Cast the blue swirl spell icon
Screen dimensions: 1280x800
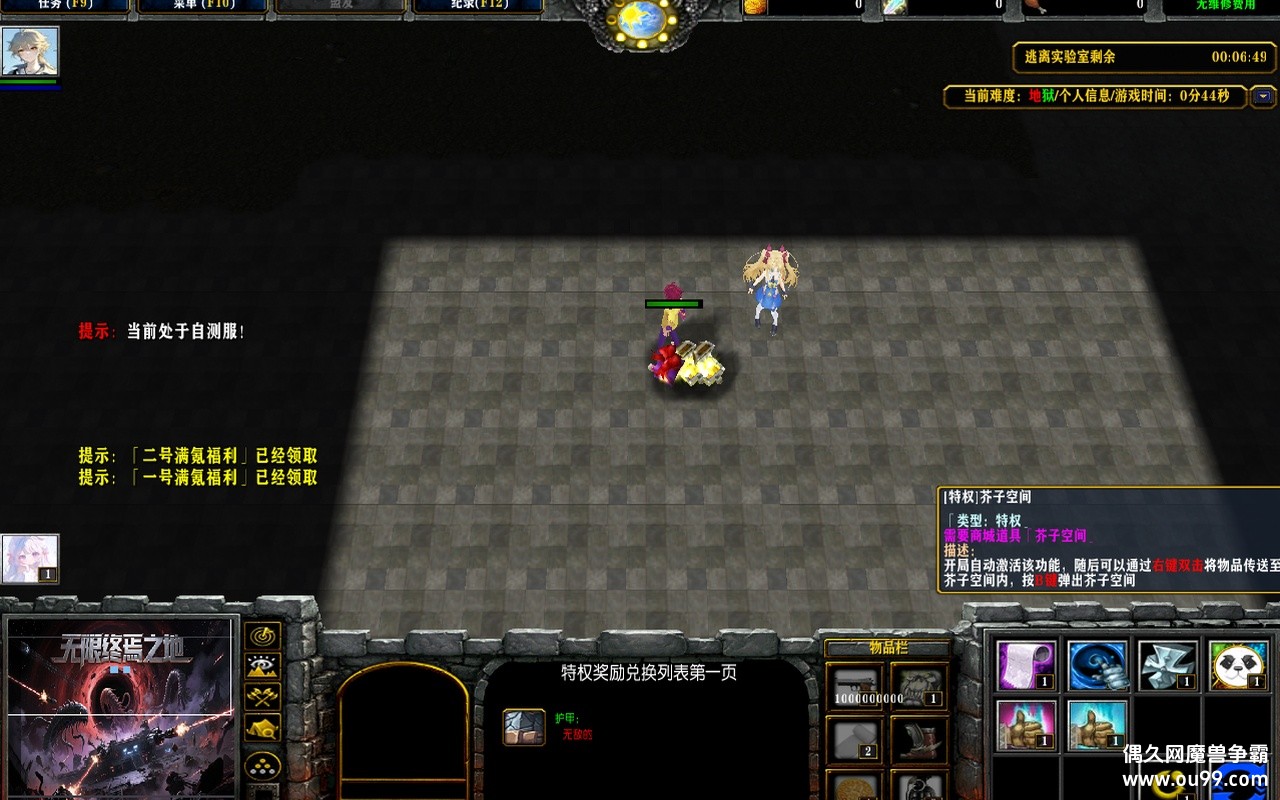tap(1095, 666)
